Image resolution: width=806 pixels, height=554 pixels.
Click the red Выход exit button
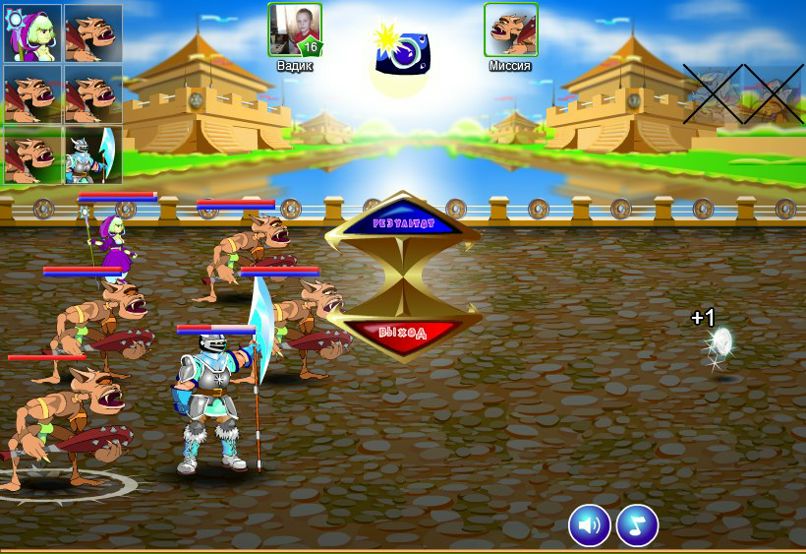(403, 332)
